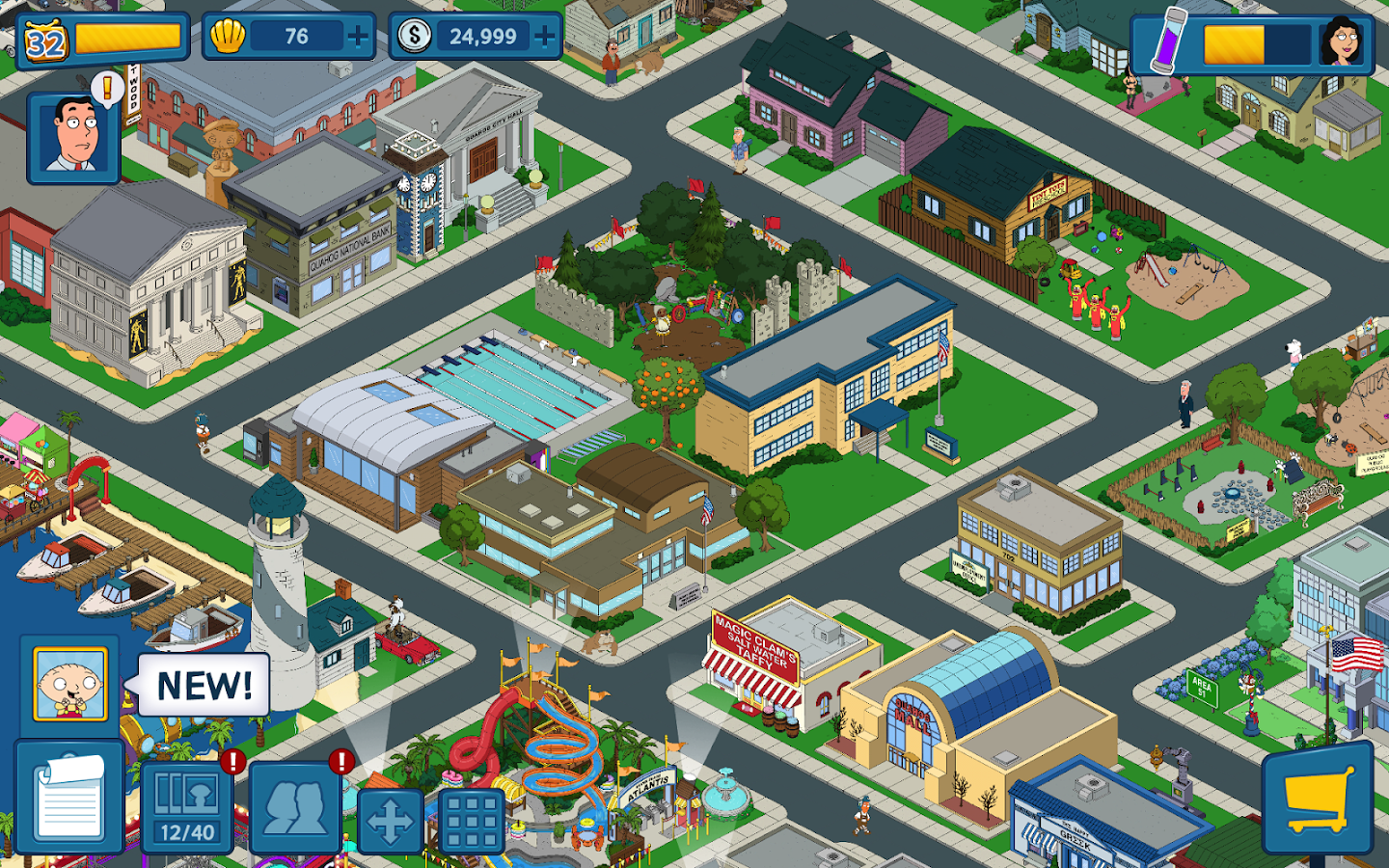Add more clams with the plus button
The image size is (1389, 868).
coord(358,37)
